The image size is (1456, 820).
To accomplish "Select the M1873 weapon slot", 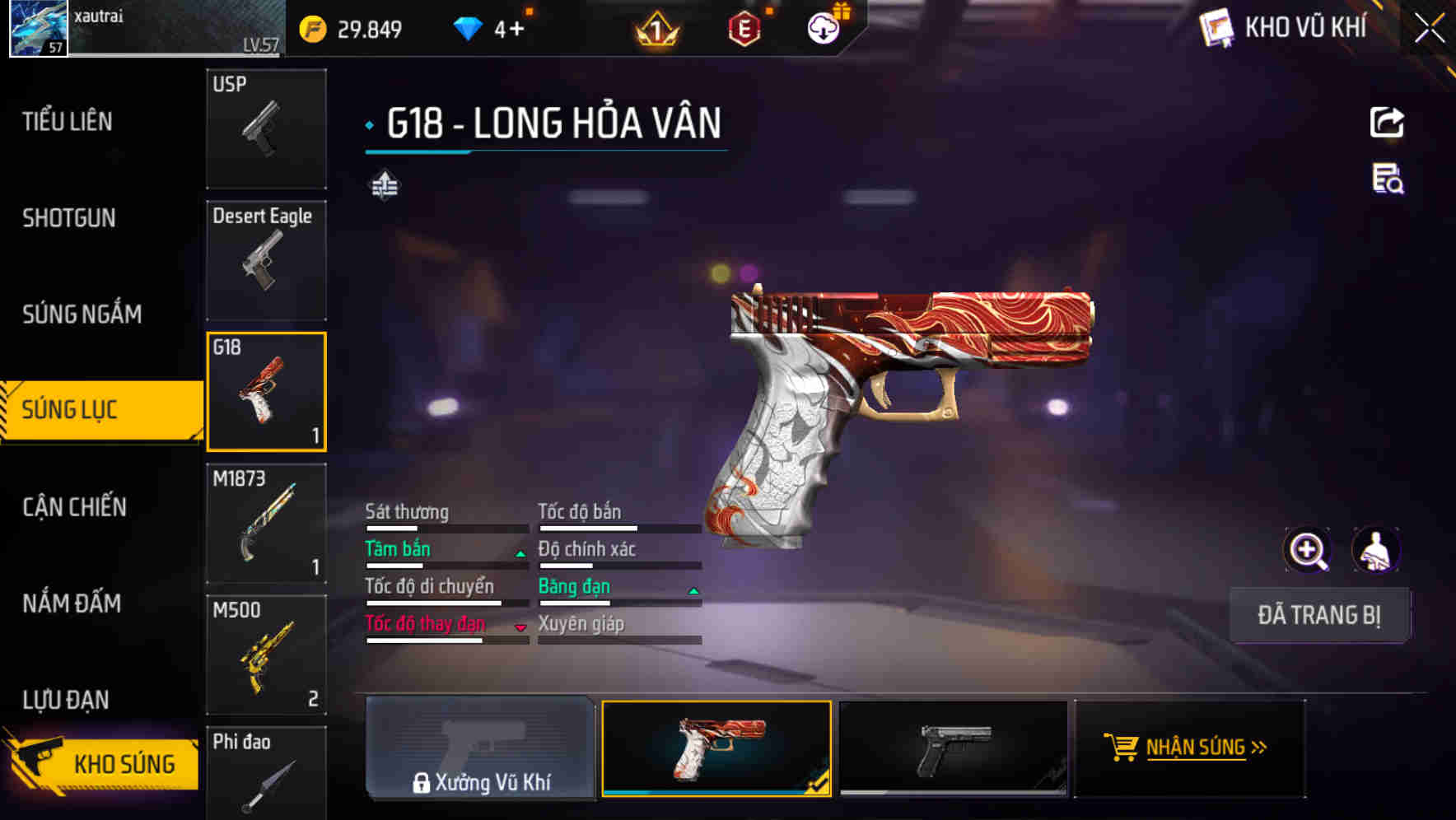I will coord(266,523).
